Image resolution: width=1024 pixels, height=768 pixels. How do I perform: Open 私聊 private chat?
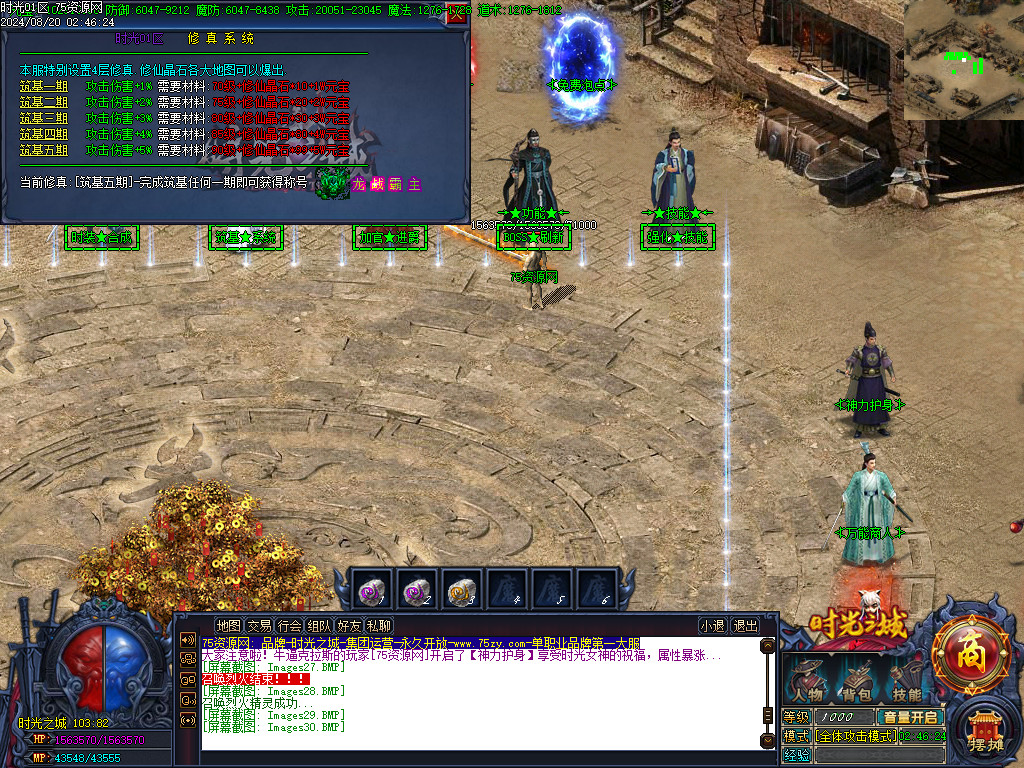(379, 626)
